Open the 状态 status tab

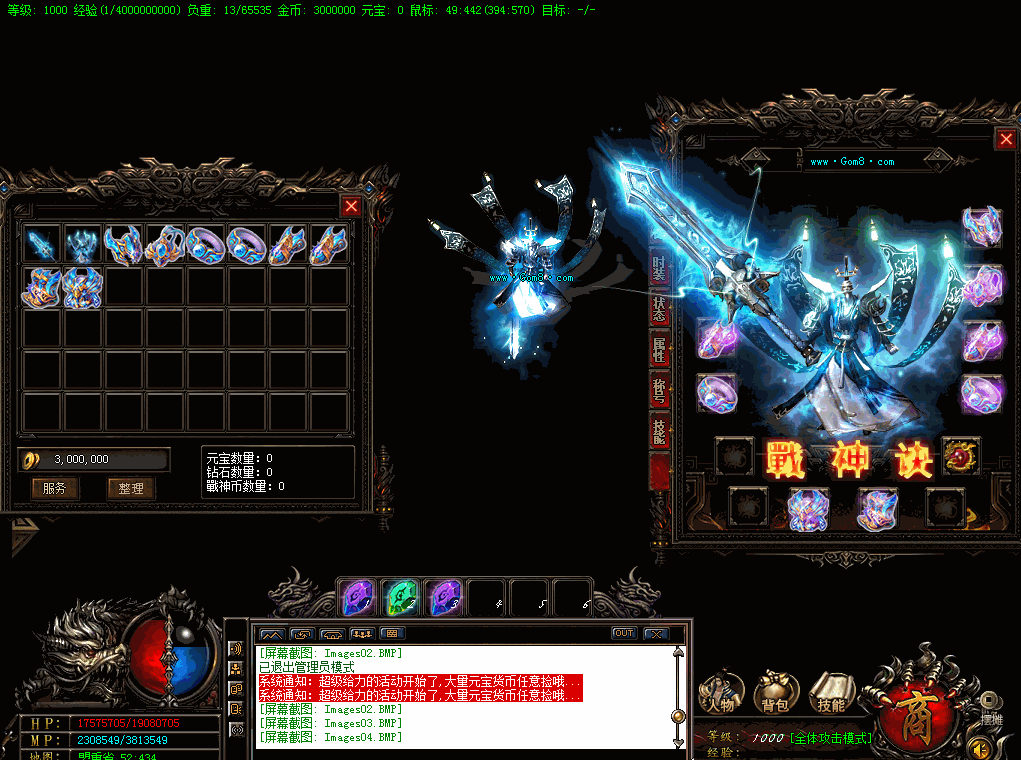(659, 309)
